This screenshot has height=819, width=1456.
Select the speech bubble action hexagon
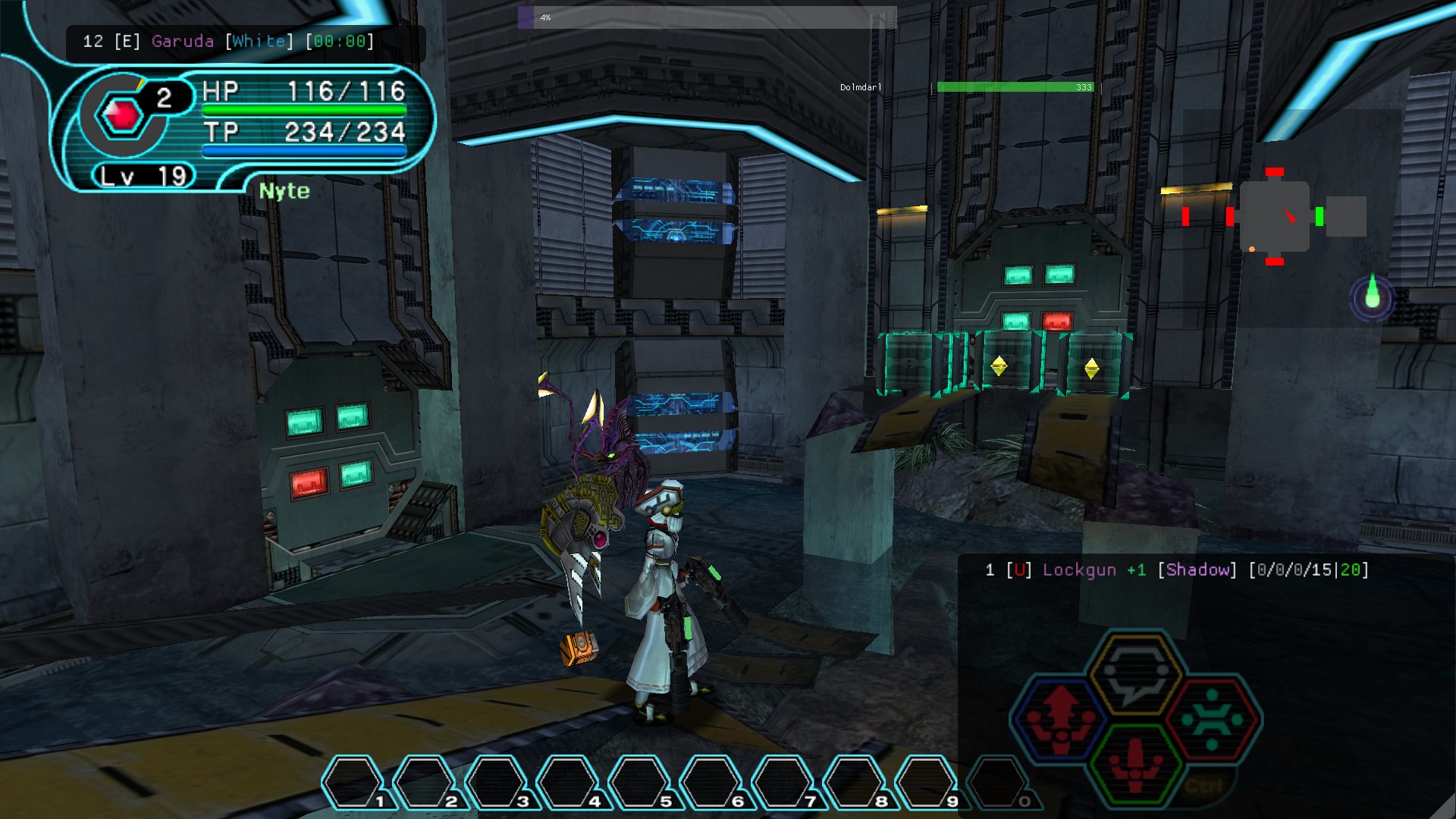click(x=1135, y=673)
